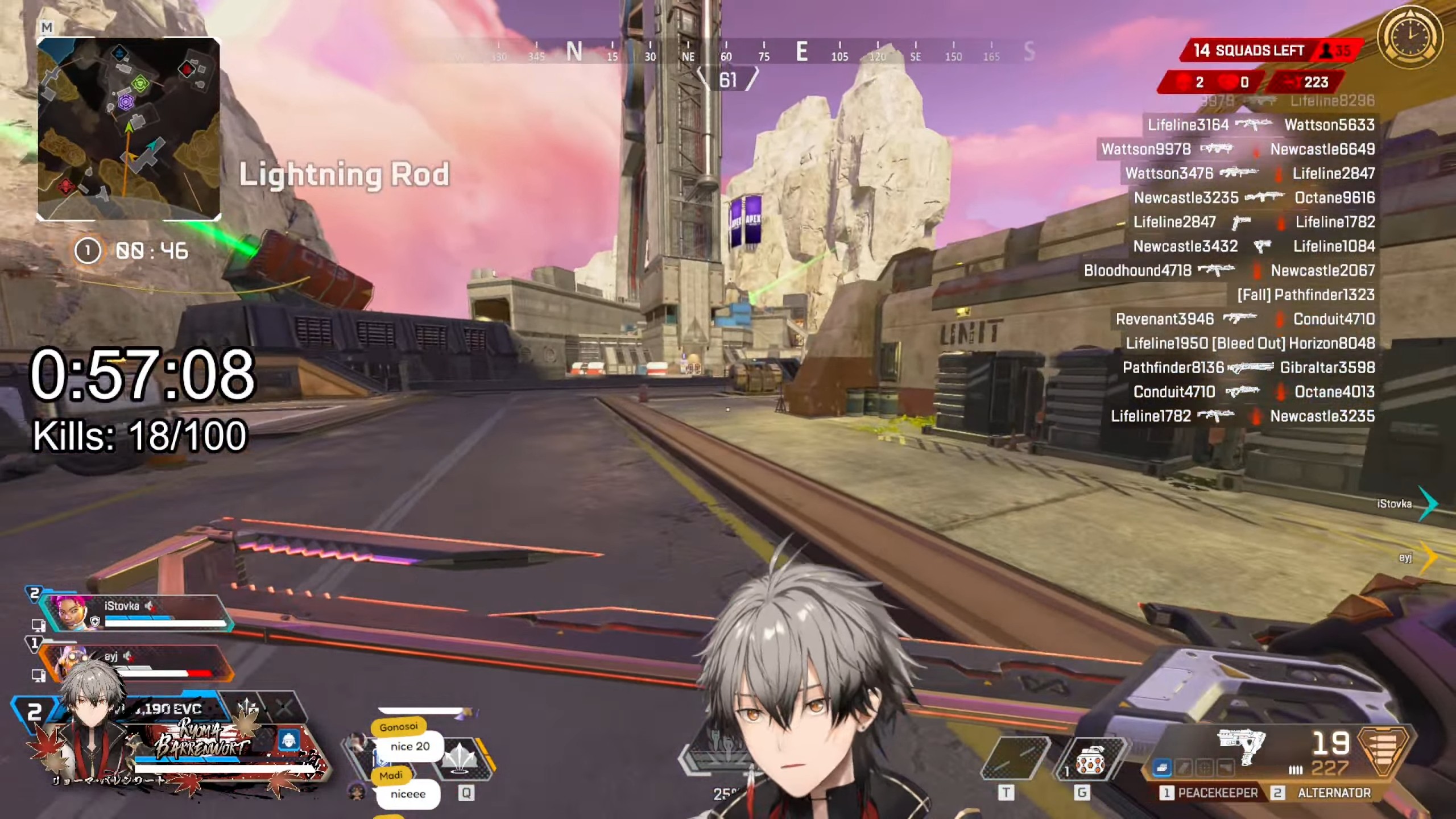Click the Pathfinder8136 kill feed row
The image size is (1456, 819).
[1248, 368]
